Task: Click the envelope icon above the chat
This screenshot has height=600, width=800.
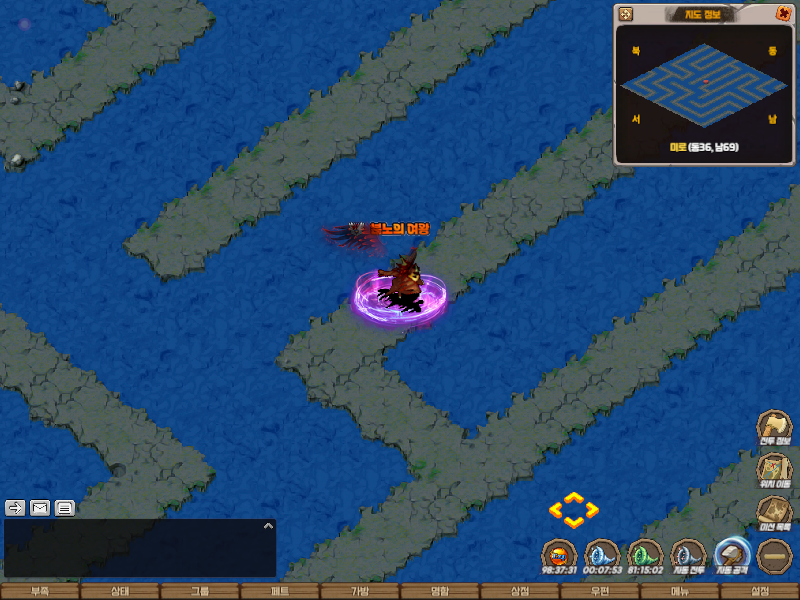Action: pos(40,507)
